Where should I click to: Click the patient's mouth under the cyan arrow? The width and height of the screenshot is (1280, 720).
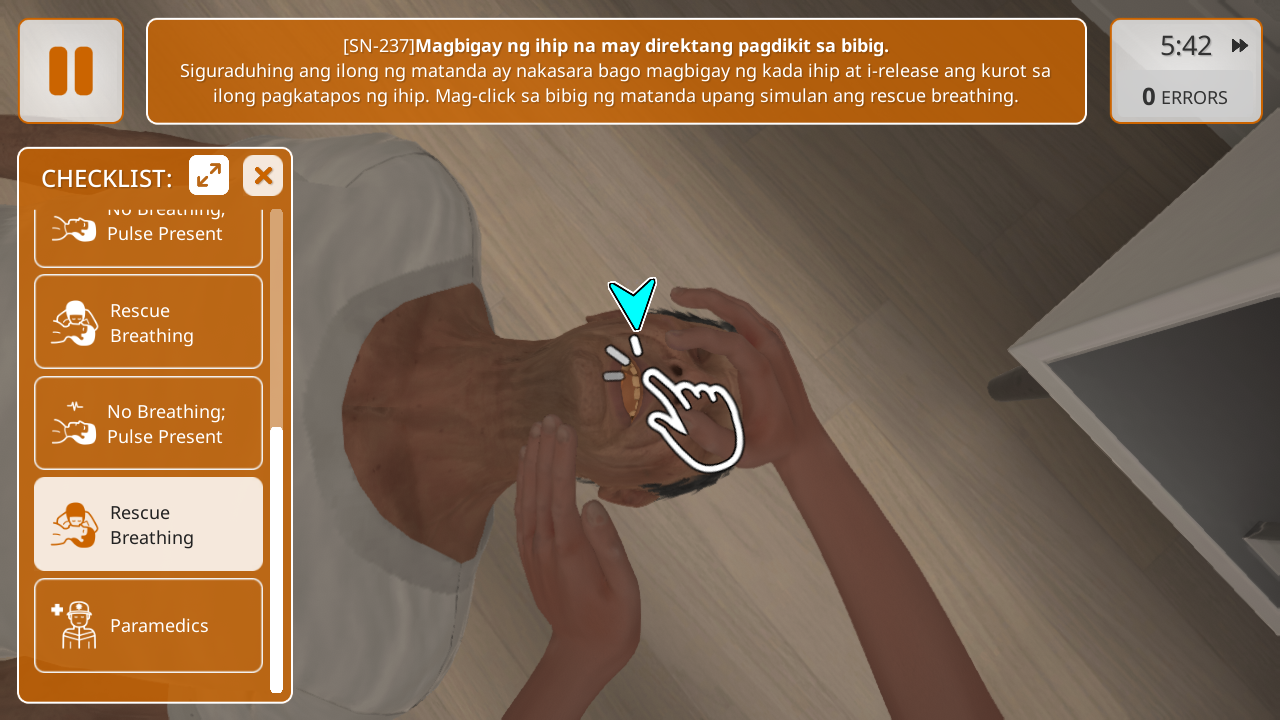[x=632, y=390]
